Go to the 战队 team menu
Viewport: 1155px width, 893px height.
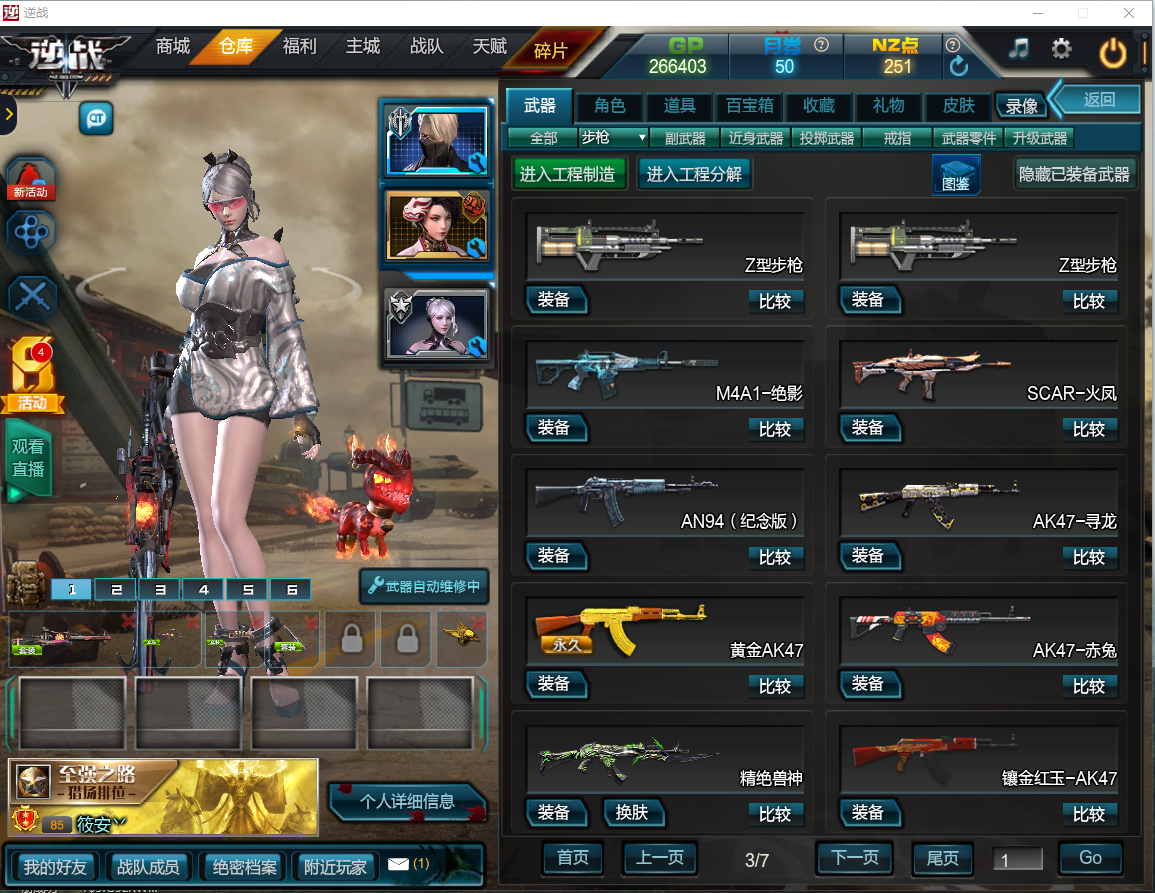click(x=426, y=47)
